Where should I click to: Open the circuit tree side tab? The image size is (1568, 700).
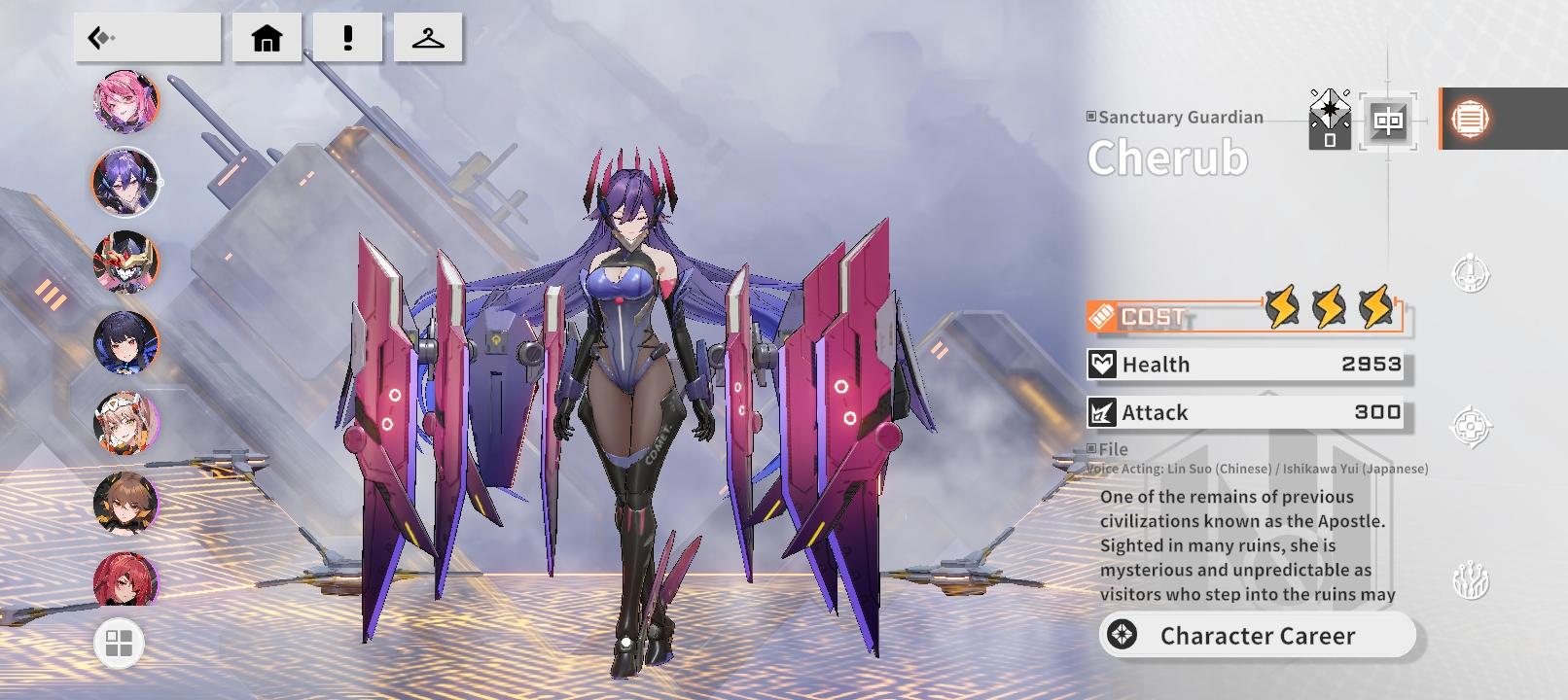point(1471,581)
